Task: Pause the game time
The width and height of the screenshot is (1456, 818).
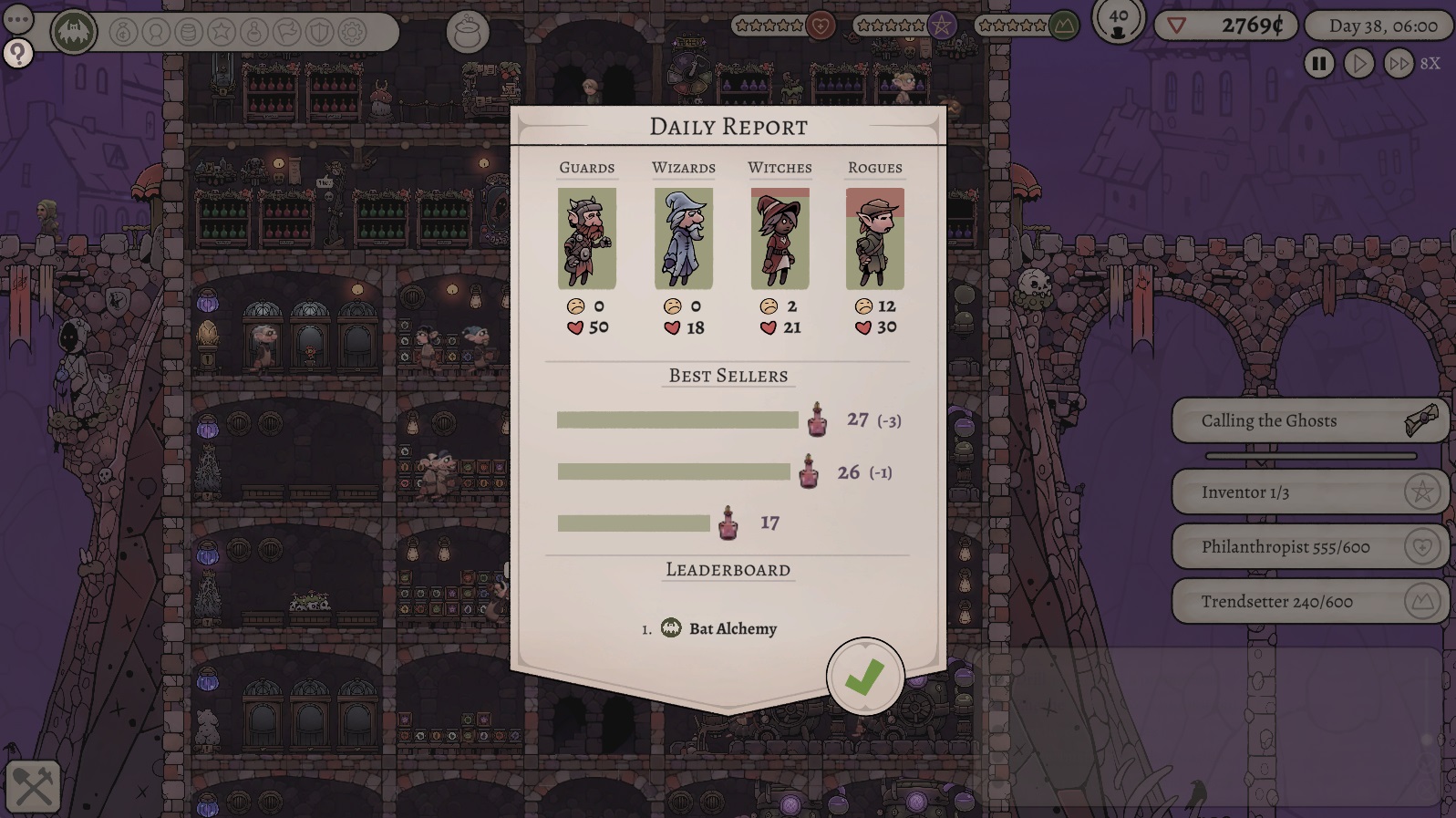Action: tap(1318, 64)
